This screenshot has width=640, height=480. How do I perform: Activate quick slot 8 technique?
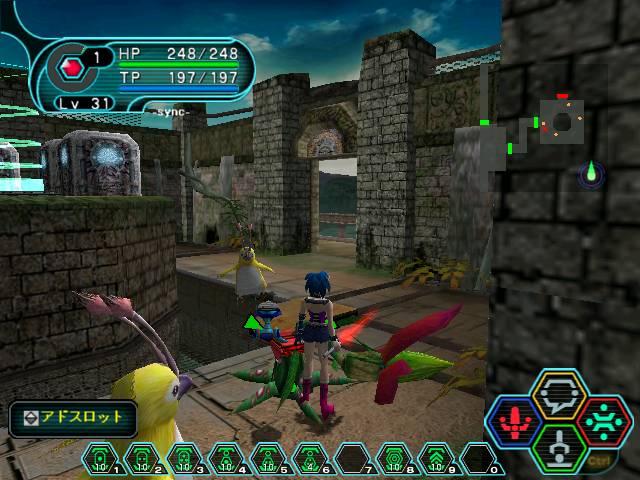point(394,459)
